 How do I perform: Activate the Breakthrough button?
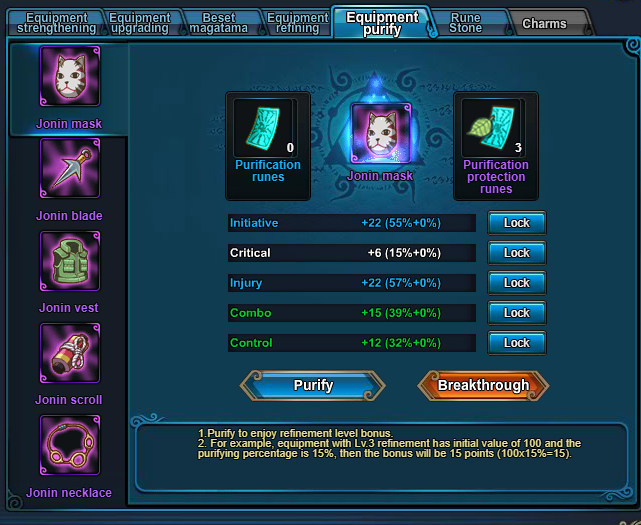482,385
